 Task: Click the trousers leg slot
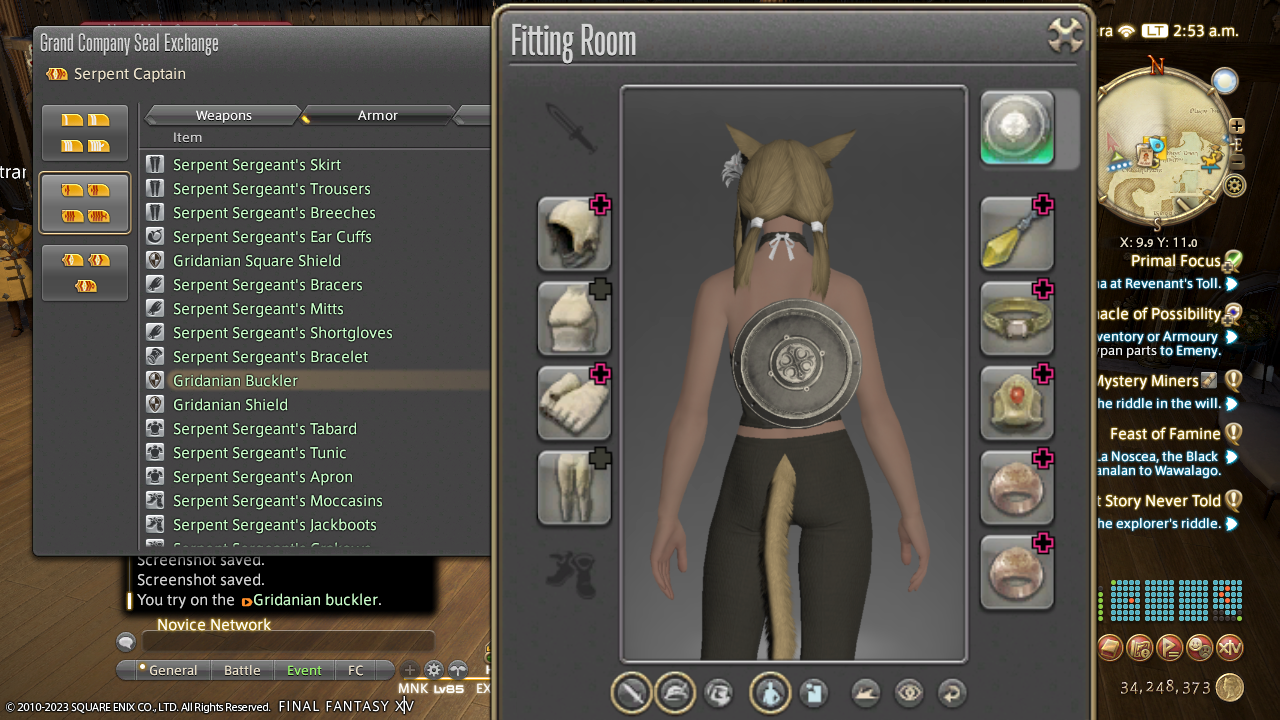[x=574, y=487]
